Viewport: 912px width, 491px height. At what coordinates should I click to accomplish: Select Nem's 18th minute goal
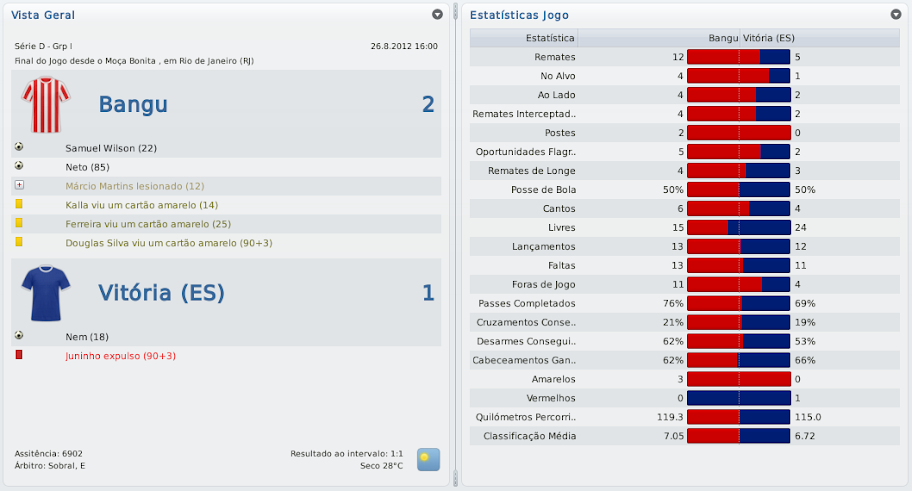[x=87, y=336]
